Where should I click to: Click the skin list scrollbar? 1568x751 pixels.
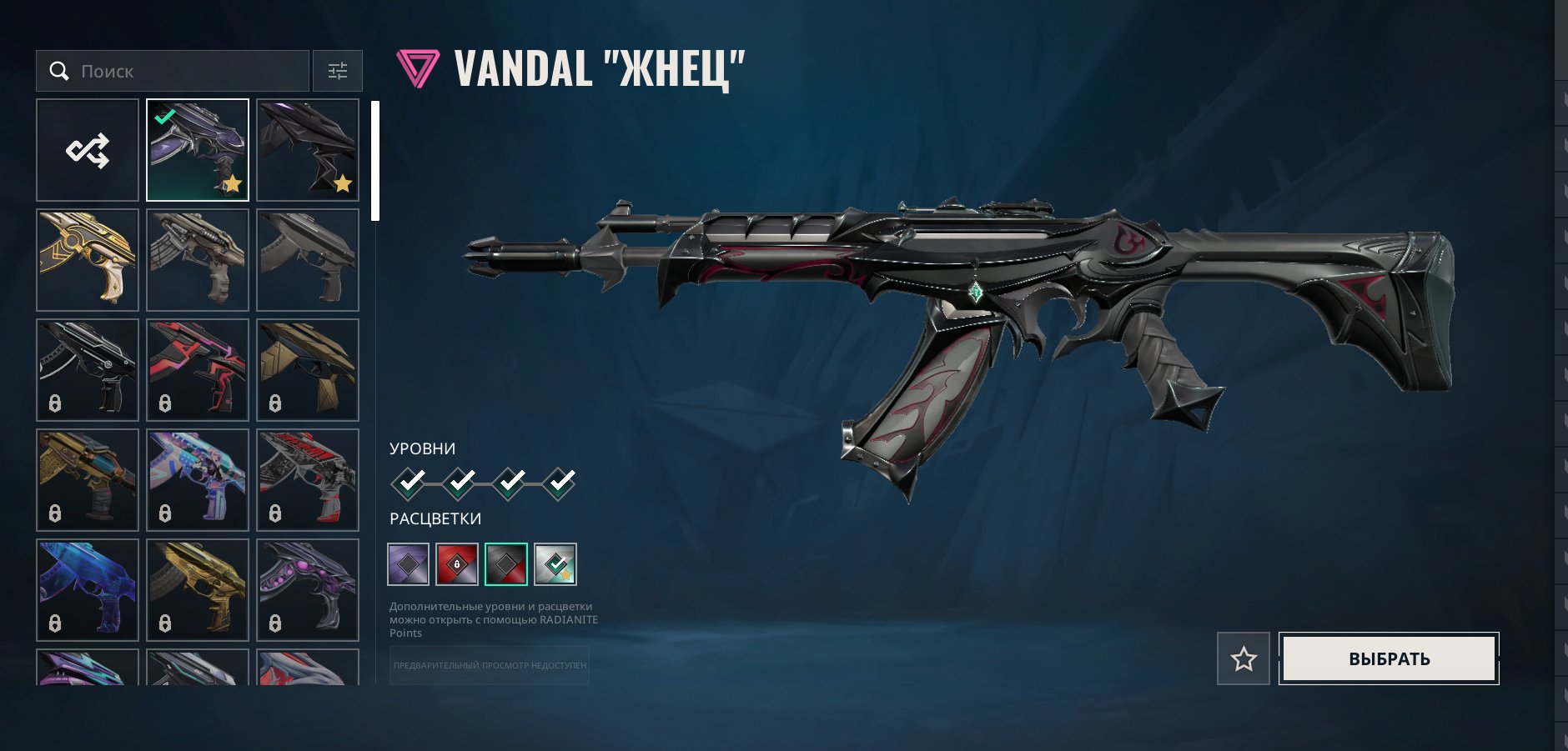point(375,161)
